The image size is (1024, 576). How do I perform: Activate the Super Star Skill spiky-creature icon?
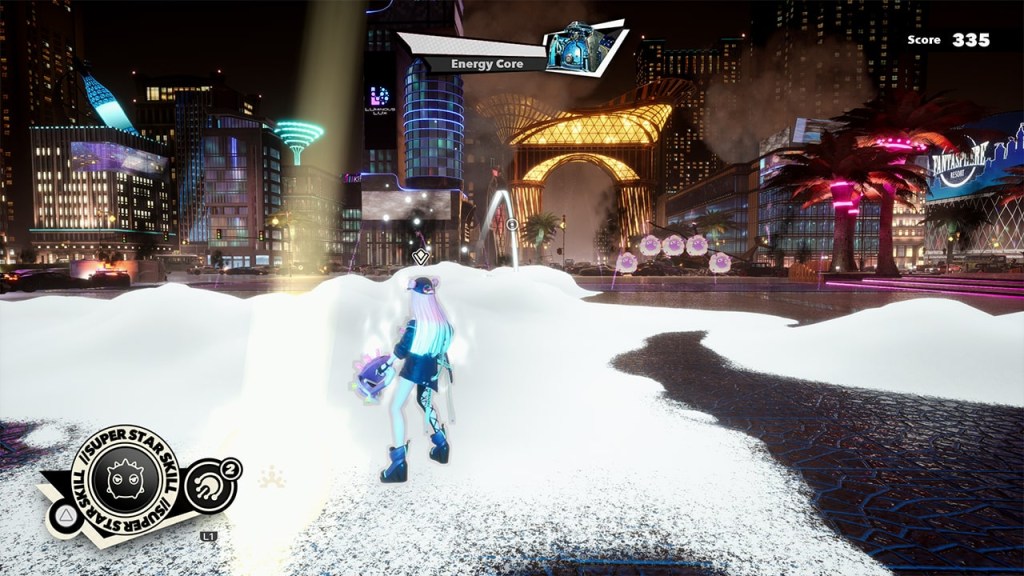(x=128, y=481)
